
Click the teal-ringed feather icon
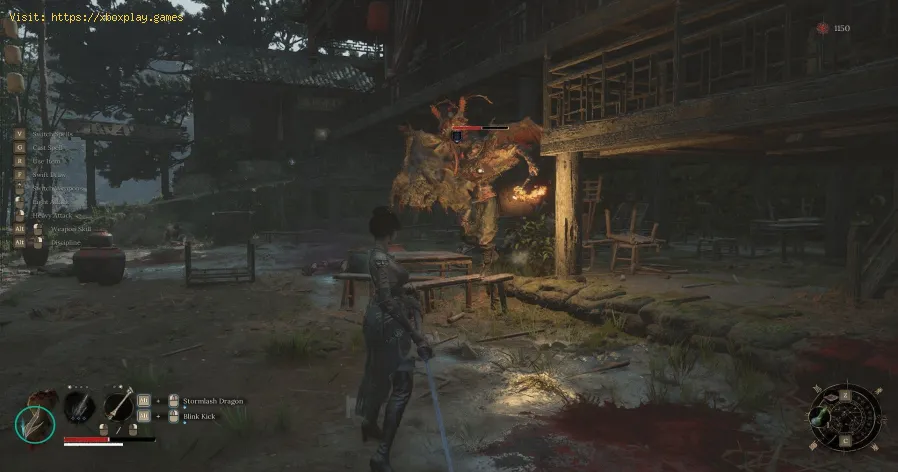(35, 421)
